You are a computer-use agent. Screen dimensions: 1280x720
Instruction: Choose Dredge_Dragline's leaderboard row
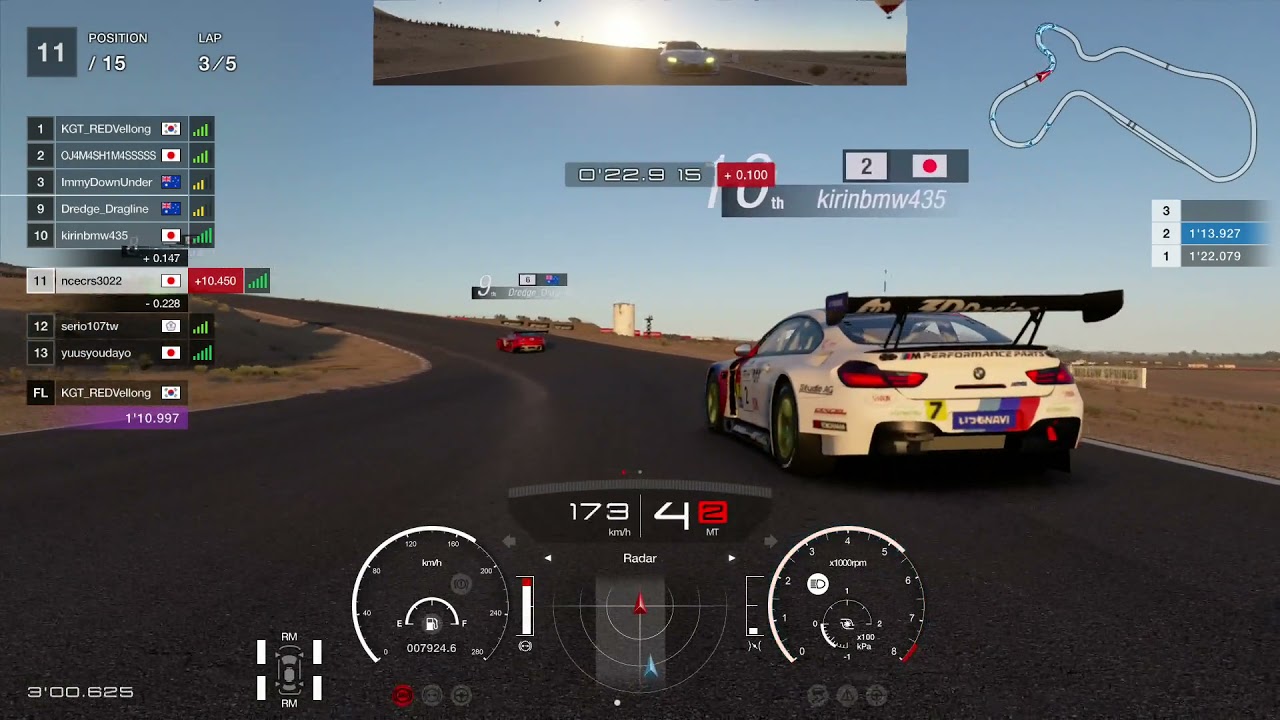coord(104,209)
